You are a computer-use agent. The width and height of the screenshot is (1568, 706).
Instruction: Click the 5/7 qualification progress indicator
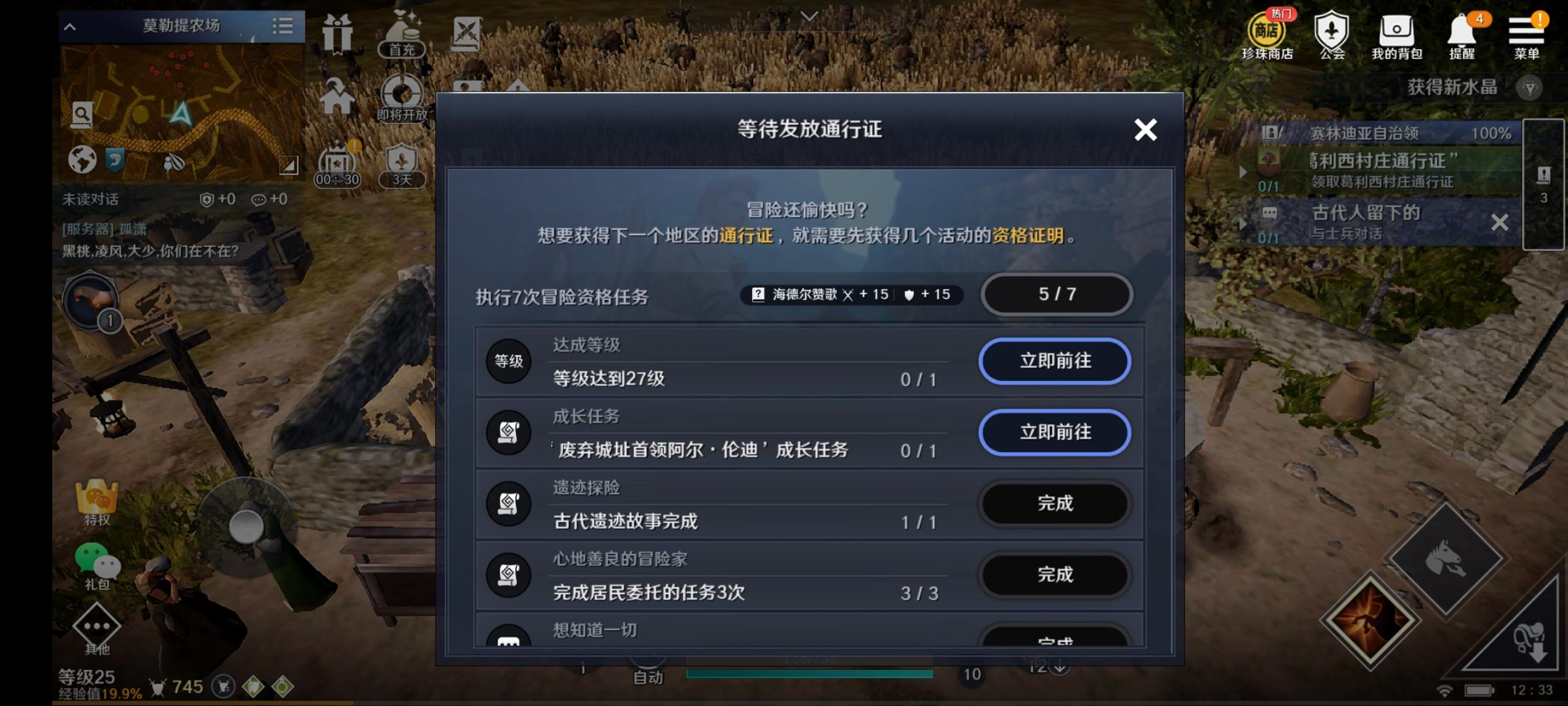(x=1056, y=295)
